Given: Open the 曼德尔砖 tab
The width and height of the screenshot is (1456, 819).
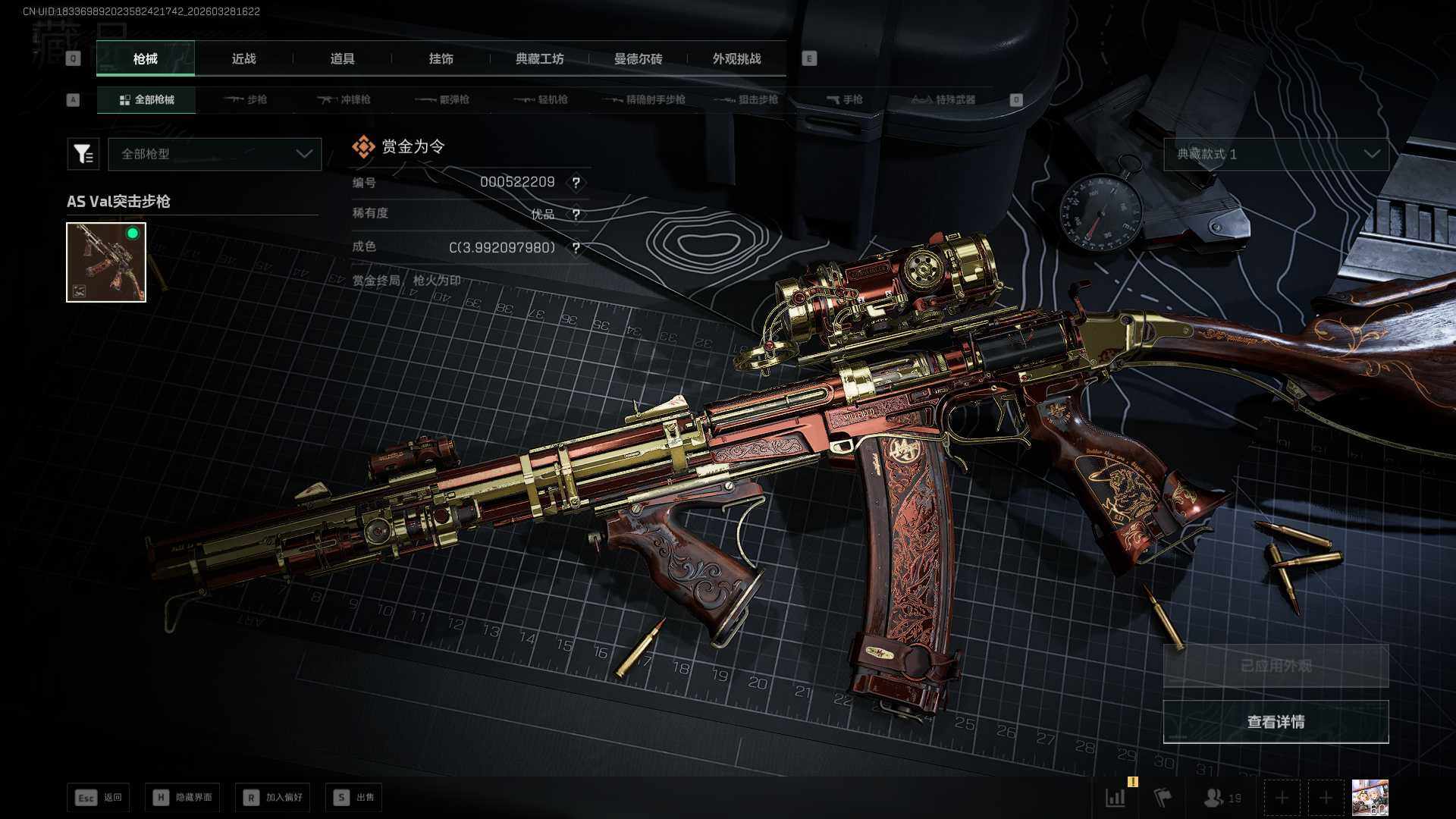Looking at the screenshot, I should (x=638, y=59).
